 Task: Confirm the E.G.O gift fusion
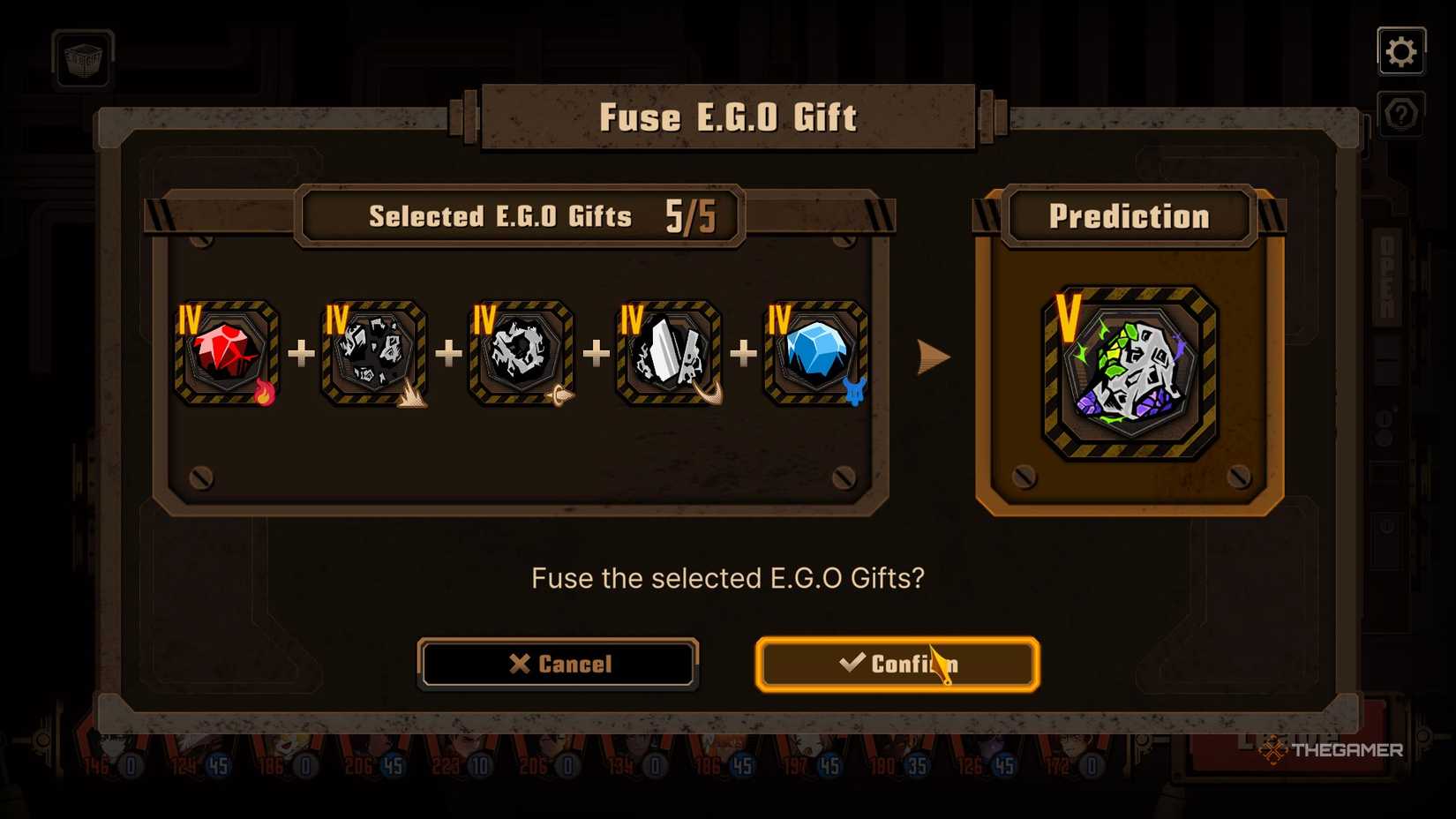point(896,665)
